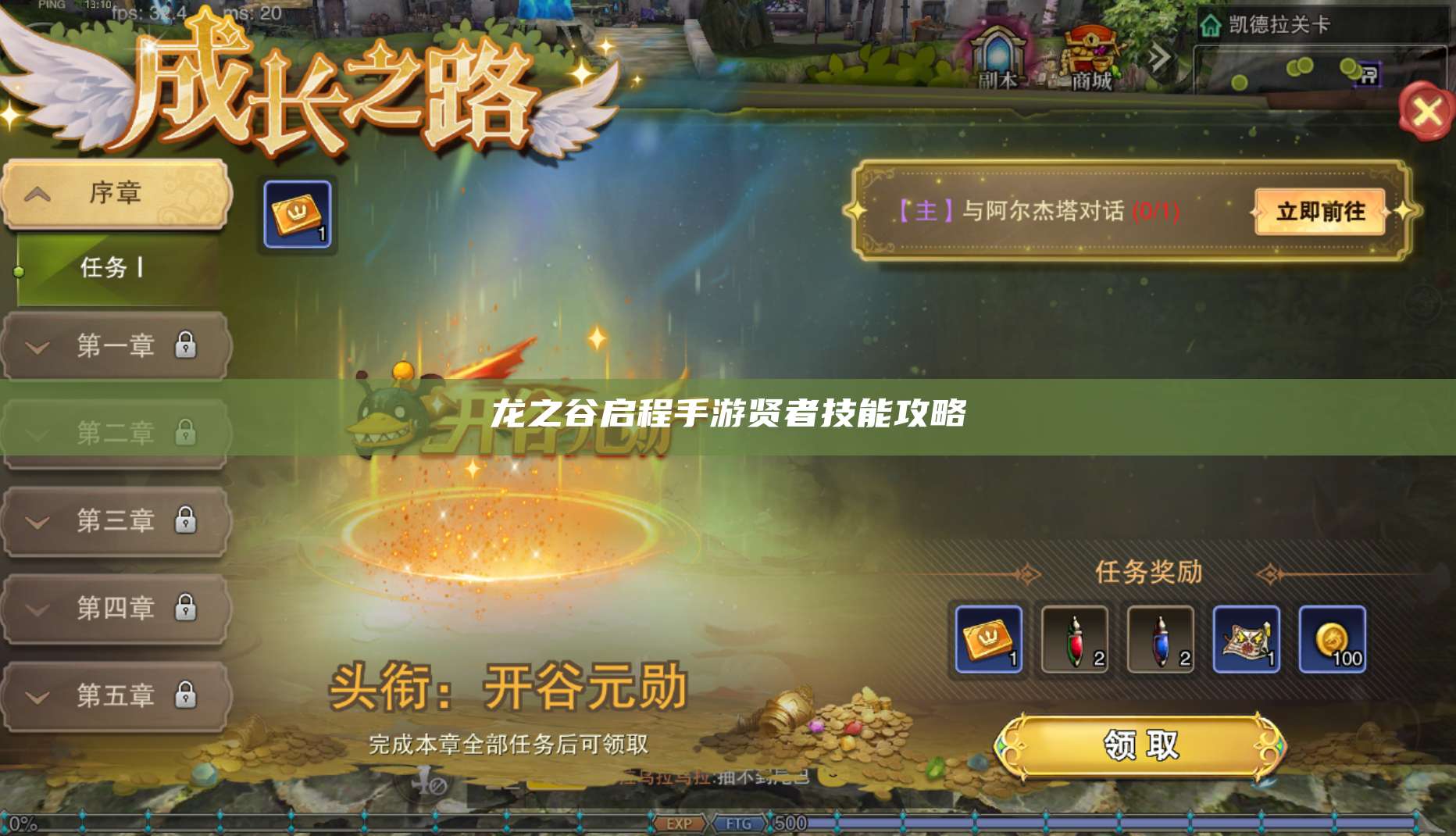Click the red potion reward showing x2
The height and width of the screenshot is (836, 1456).
pyautogui.click(x=1076, y=638)
